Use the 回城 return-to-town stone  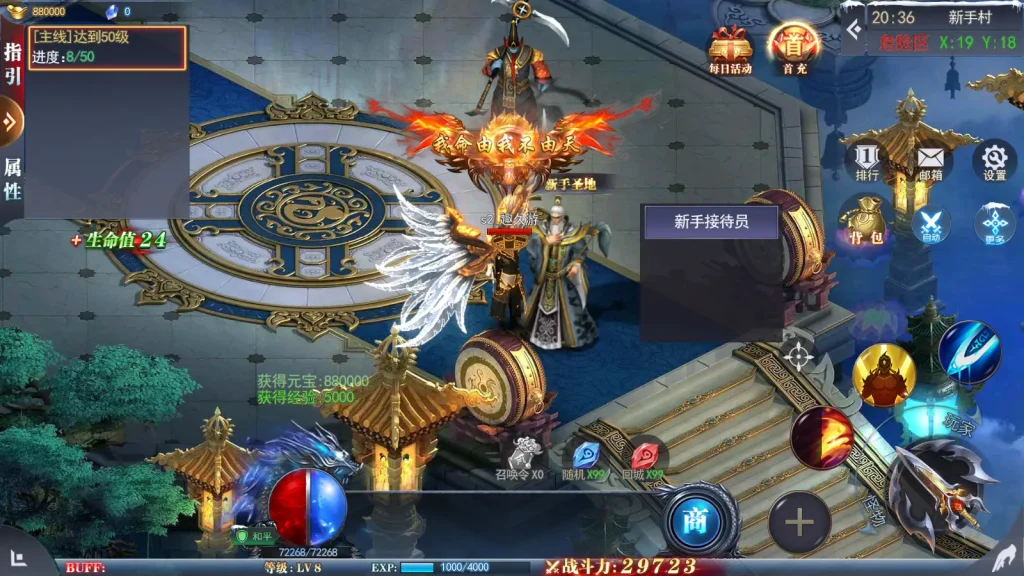[644, 456]
